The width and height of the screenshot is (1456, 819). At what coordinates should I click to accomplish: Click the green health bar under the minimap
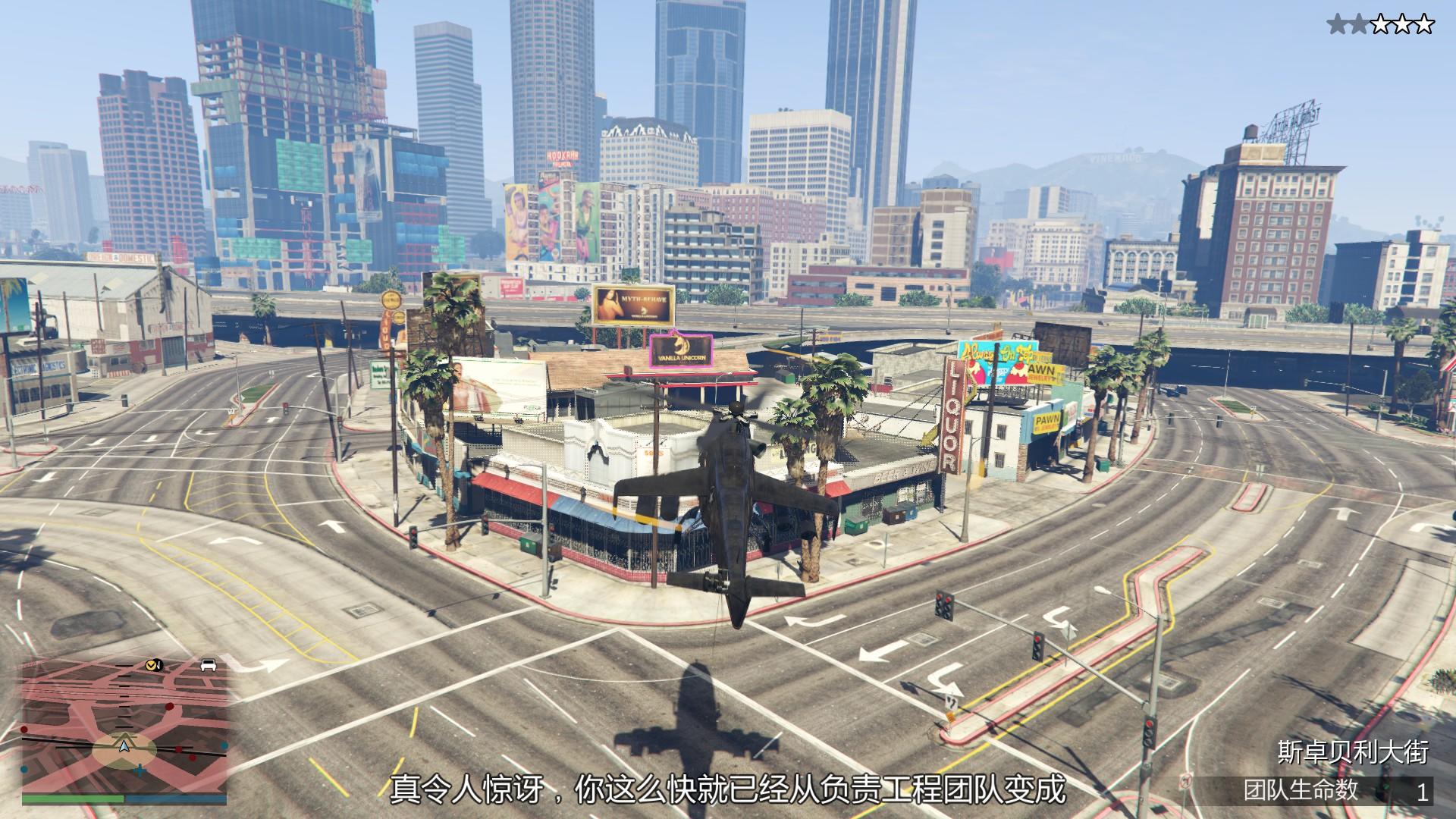72,799
